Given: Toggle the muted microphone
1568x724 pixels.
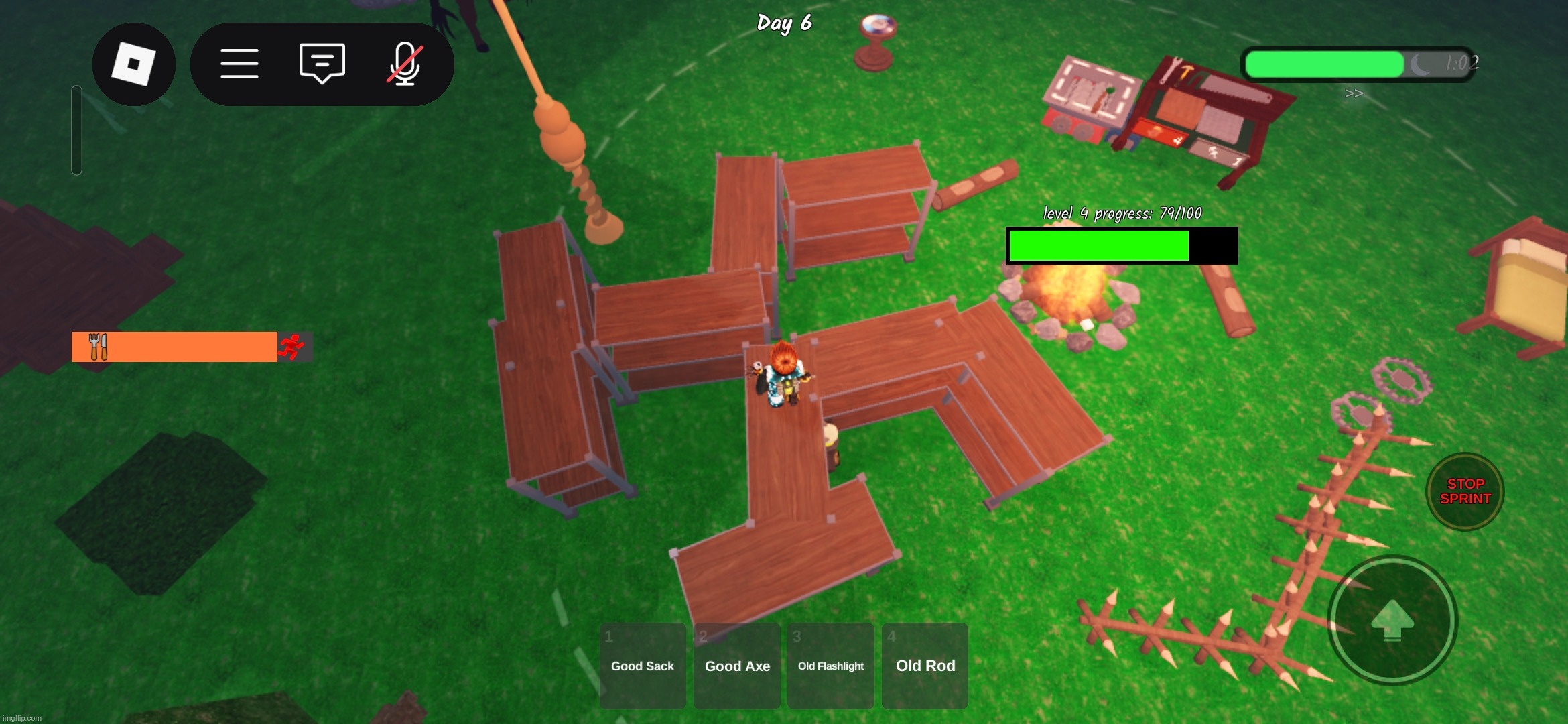Looking at the screenshot, I should tap(405, 64).
